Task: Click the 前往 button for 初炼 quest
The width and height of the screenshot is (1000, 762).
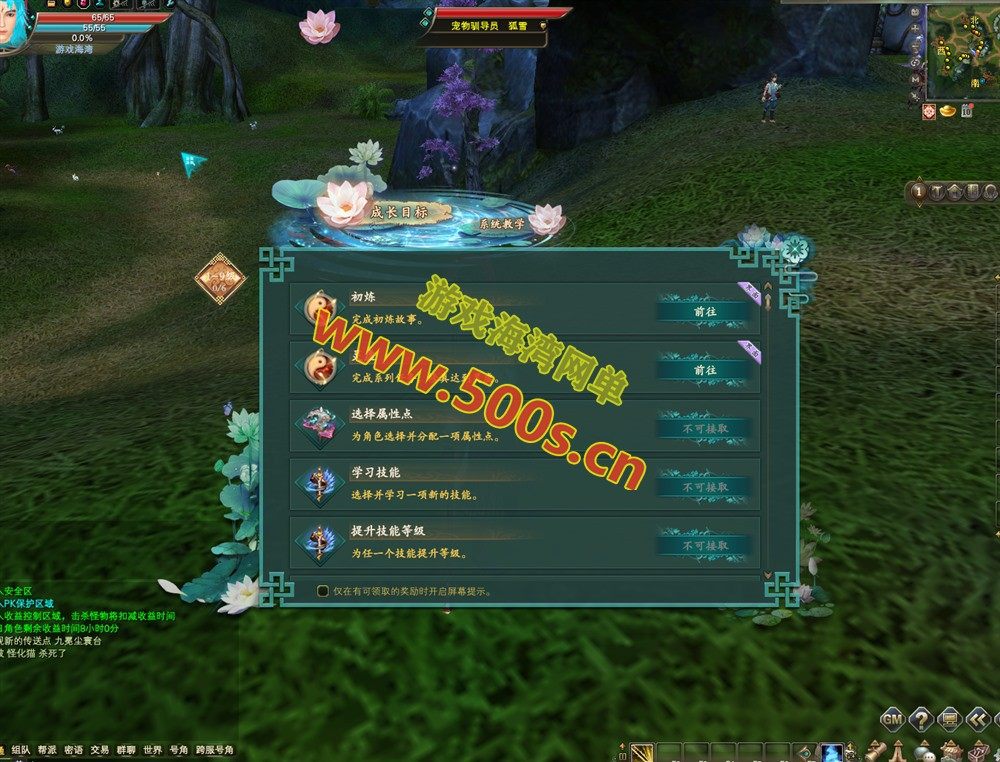Action: tap(704, 312)
